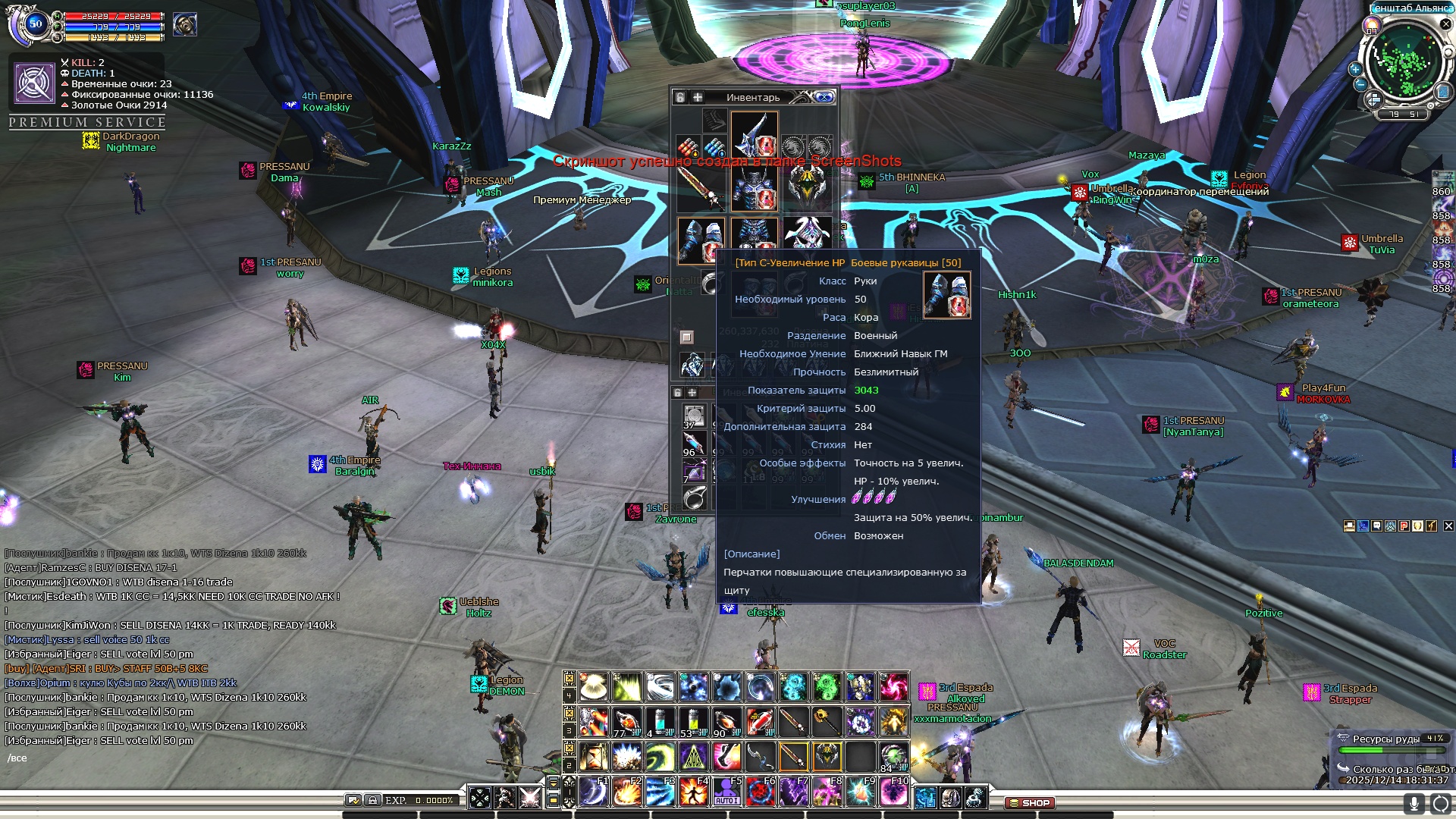Close the minimap with its X button
This screenshot has width=1456, height=819.
coord(1445,24)
